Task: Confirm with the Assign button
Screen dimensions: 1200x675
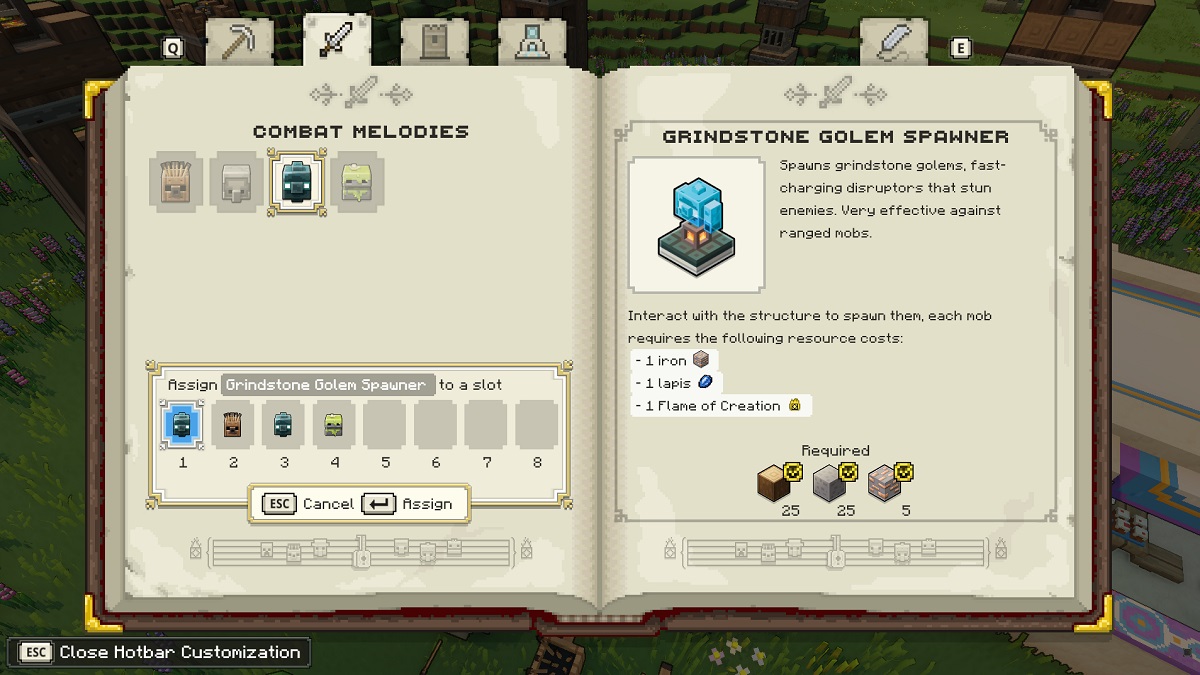Action: point(408,504)
